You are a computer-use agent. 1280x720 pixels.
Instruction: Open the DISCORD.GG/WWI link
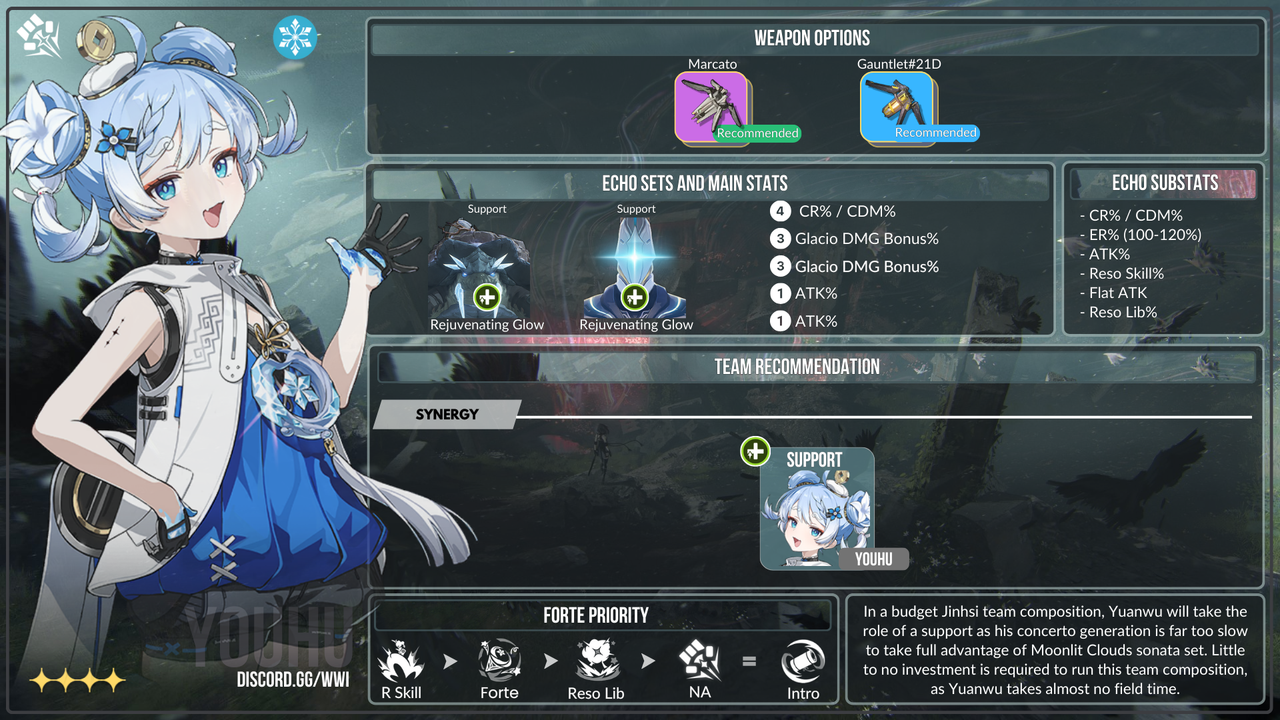click(293, 680)
